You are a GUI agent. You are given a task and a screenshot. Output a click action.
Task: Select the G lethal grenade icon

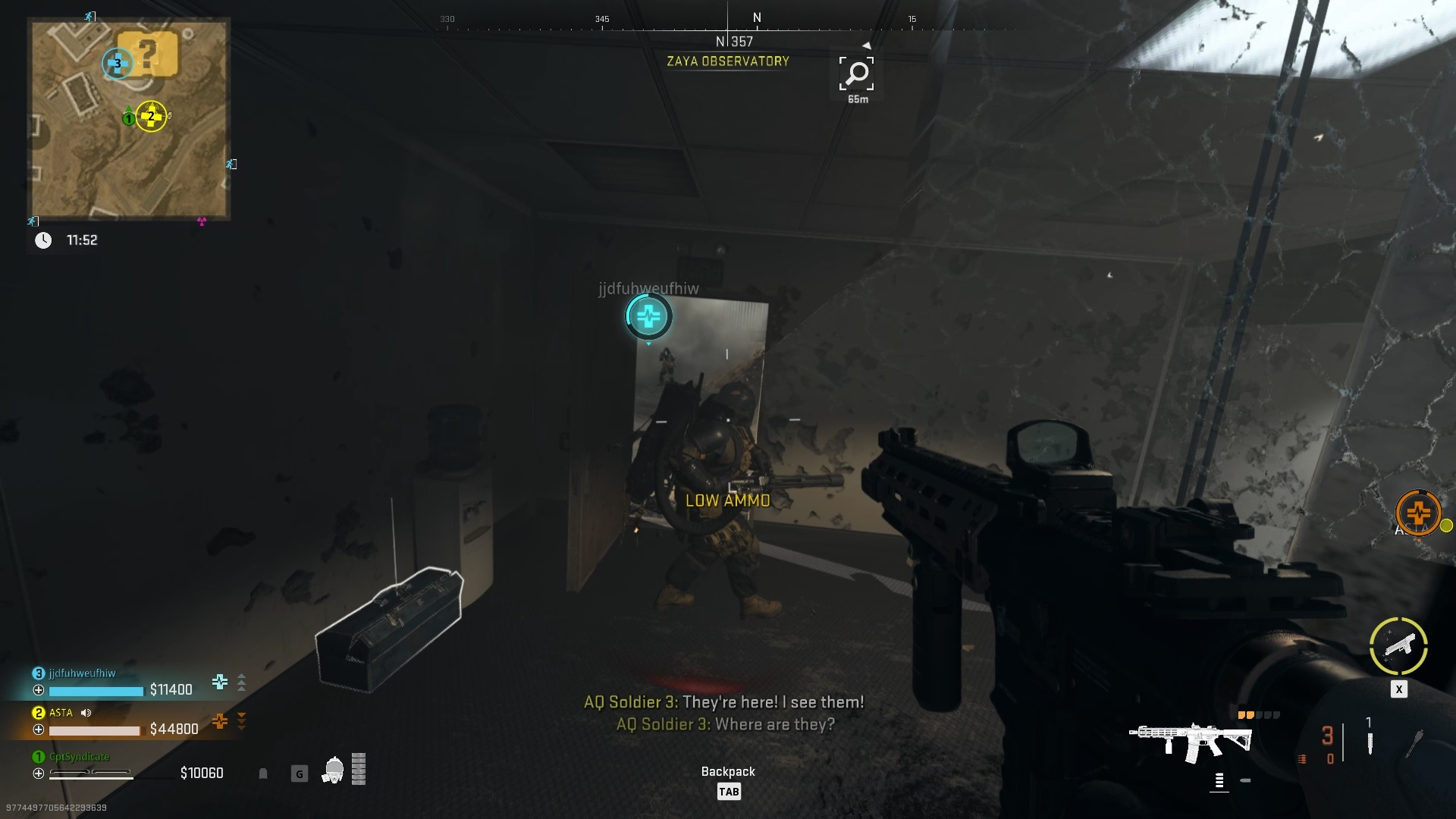298,772
